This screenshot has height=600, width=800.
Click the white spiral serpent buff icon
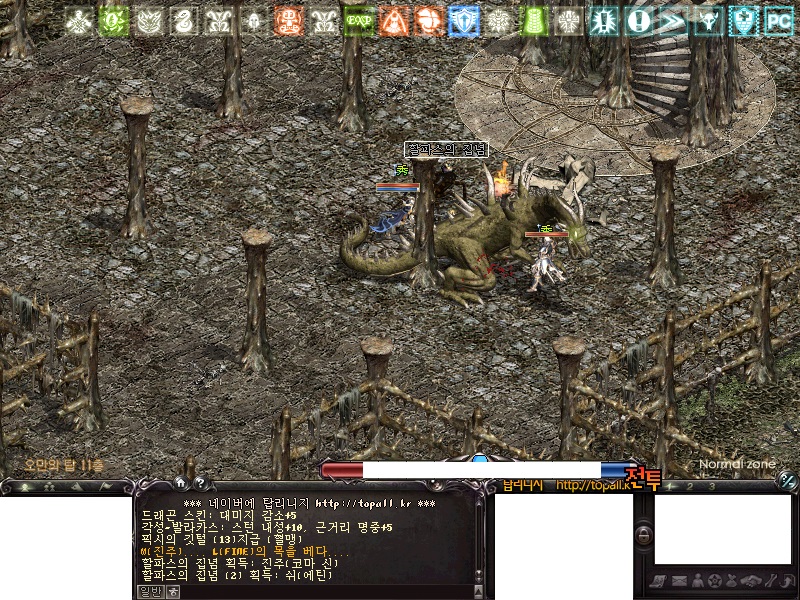pyautogui.click(x=182, y=20)
